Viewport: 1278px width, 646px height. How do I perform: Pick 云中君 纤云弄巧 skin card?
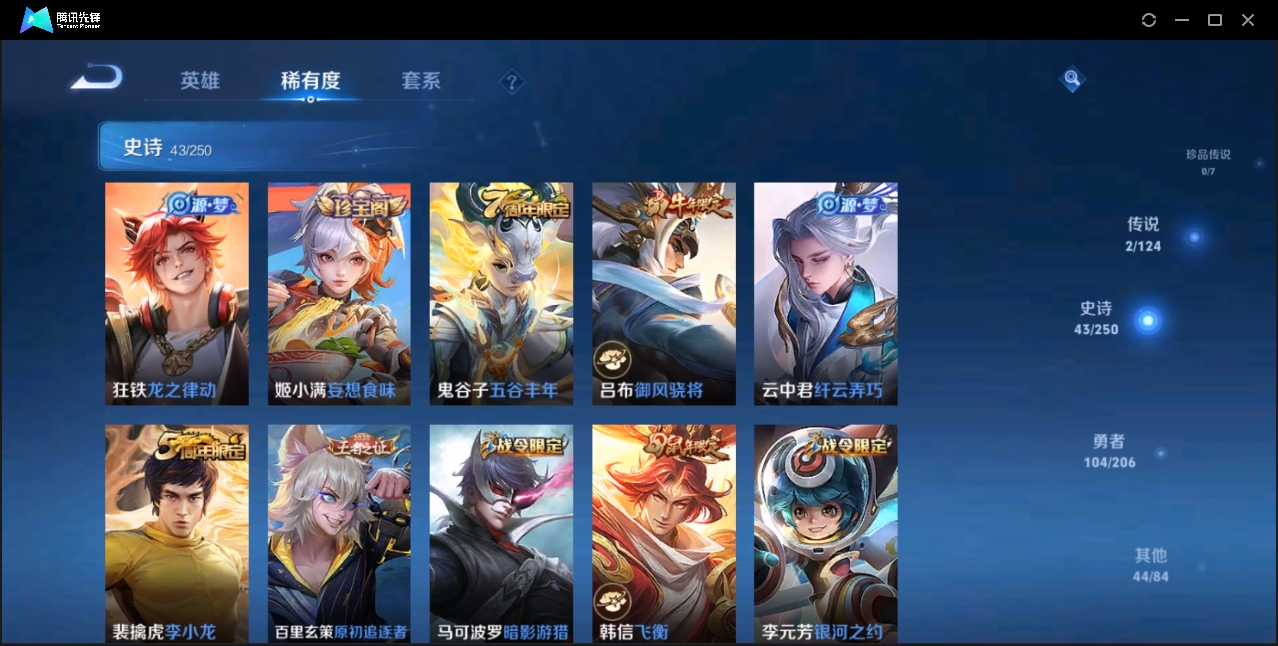(826, 293)
